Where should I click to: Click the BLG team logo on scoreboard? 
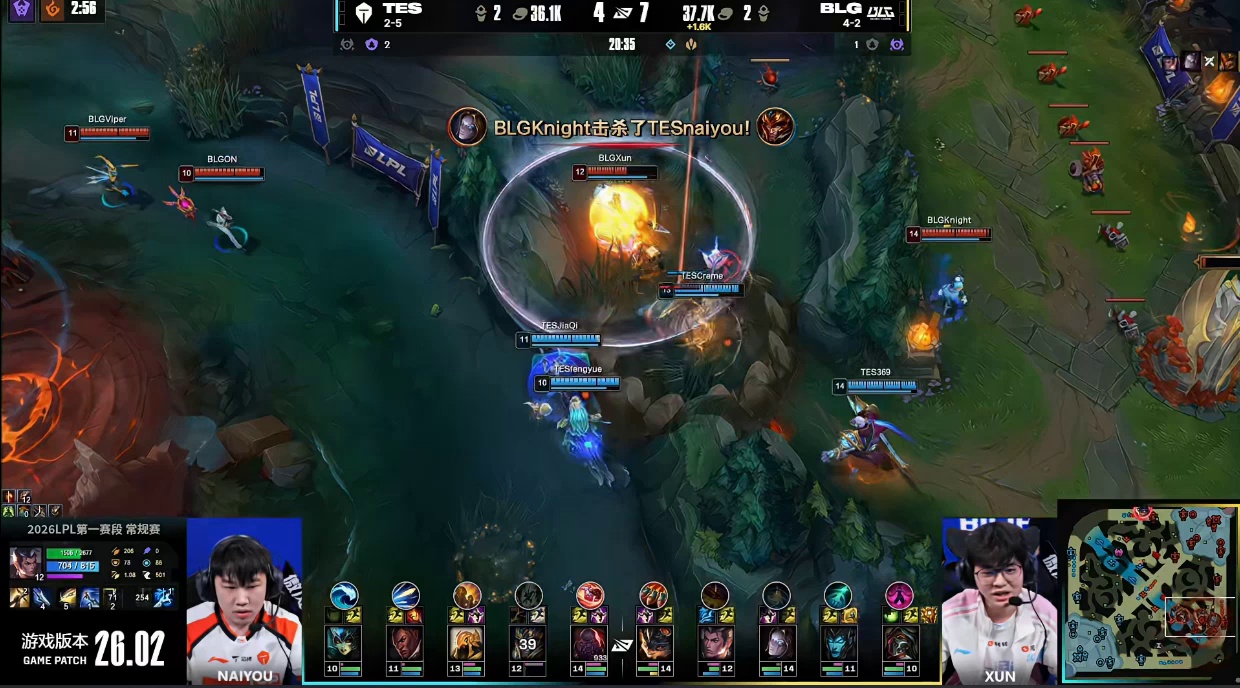pyautogui.click(x=880, y=13)
